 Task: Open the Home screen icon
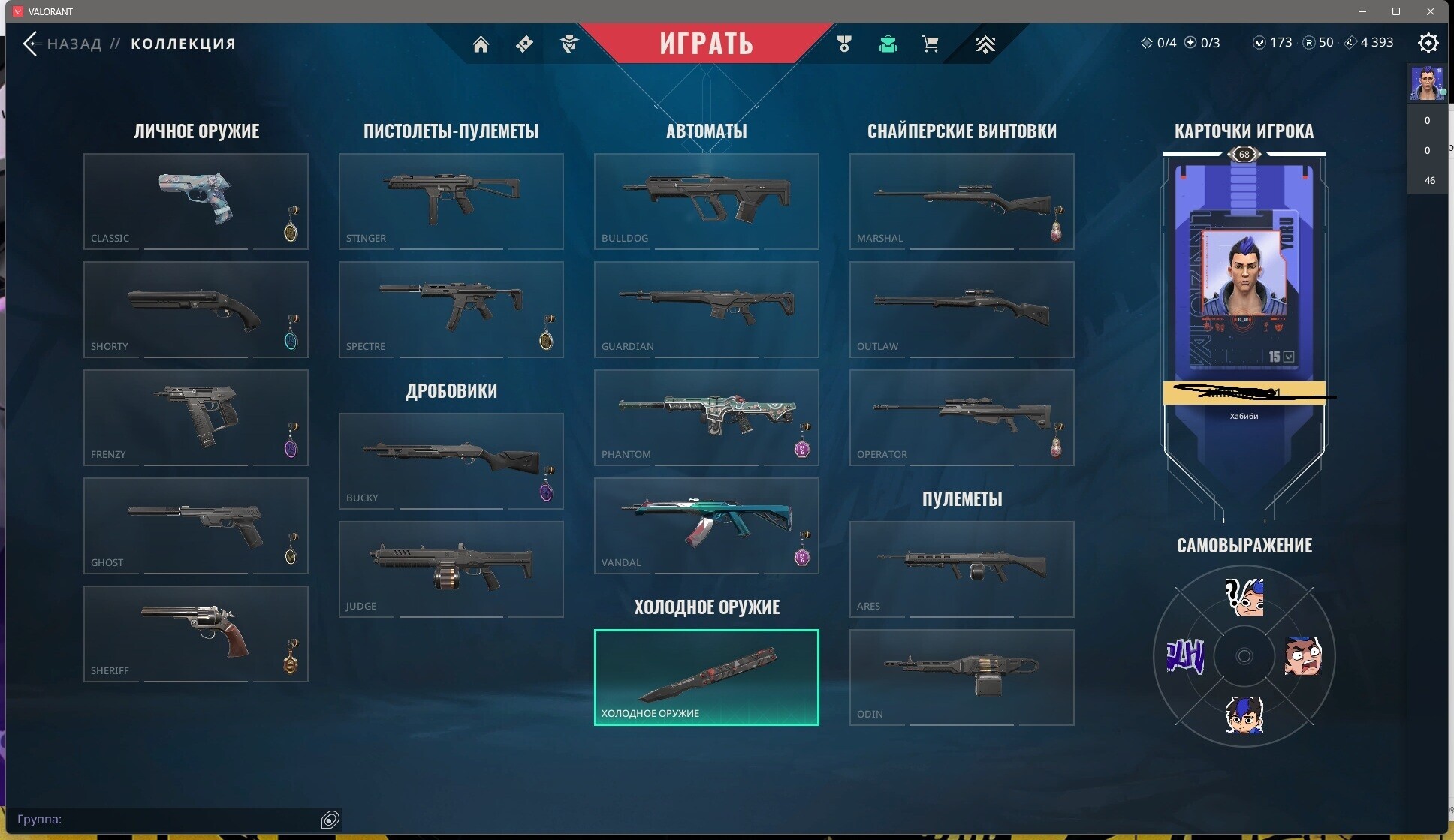pyautogui.click(x=481, y=44)
